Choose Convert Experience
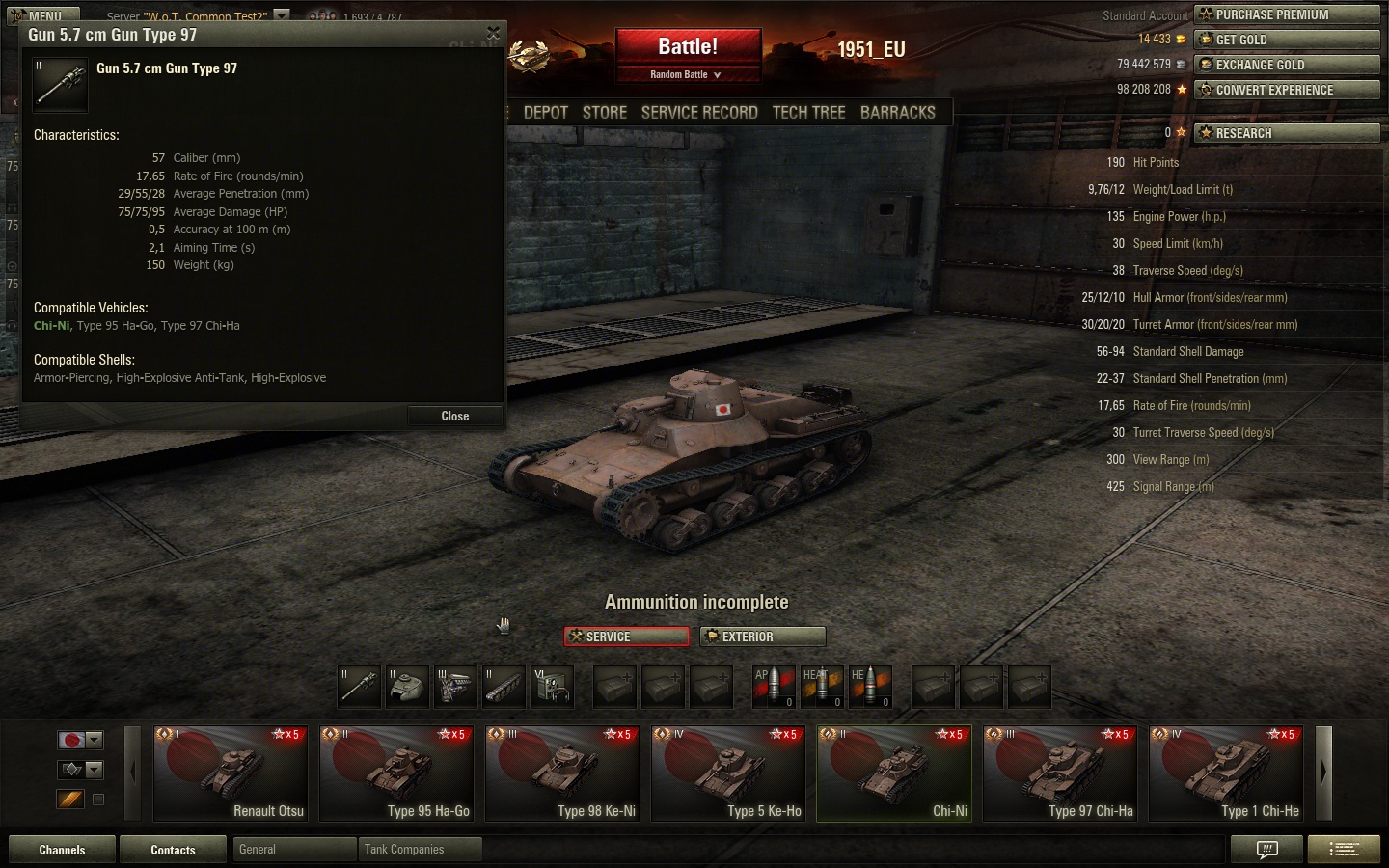 tap(1287, 90)
